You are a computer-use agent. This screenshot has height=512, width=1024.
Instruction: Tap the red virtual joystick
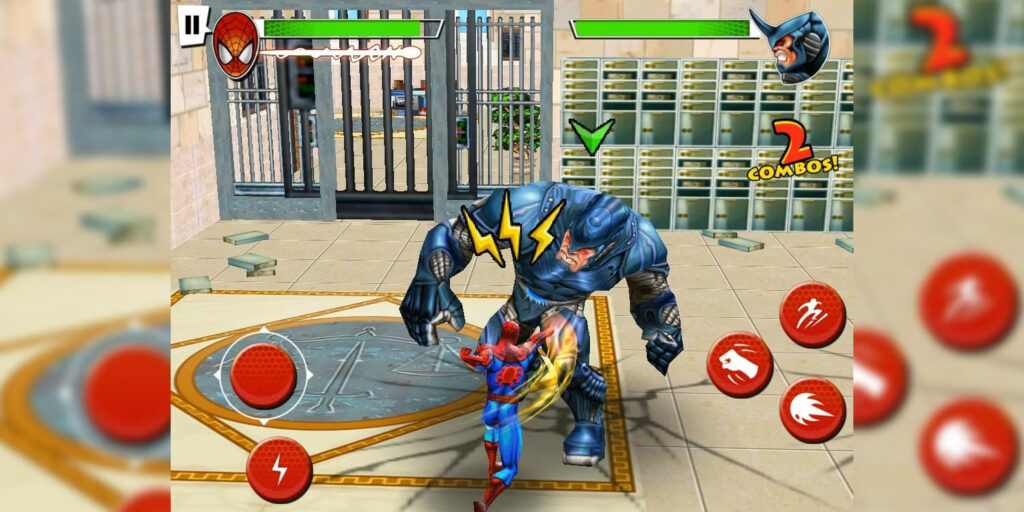(x=263, y=374)
